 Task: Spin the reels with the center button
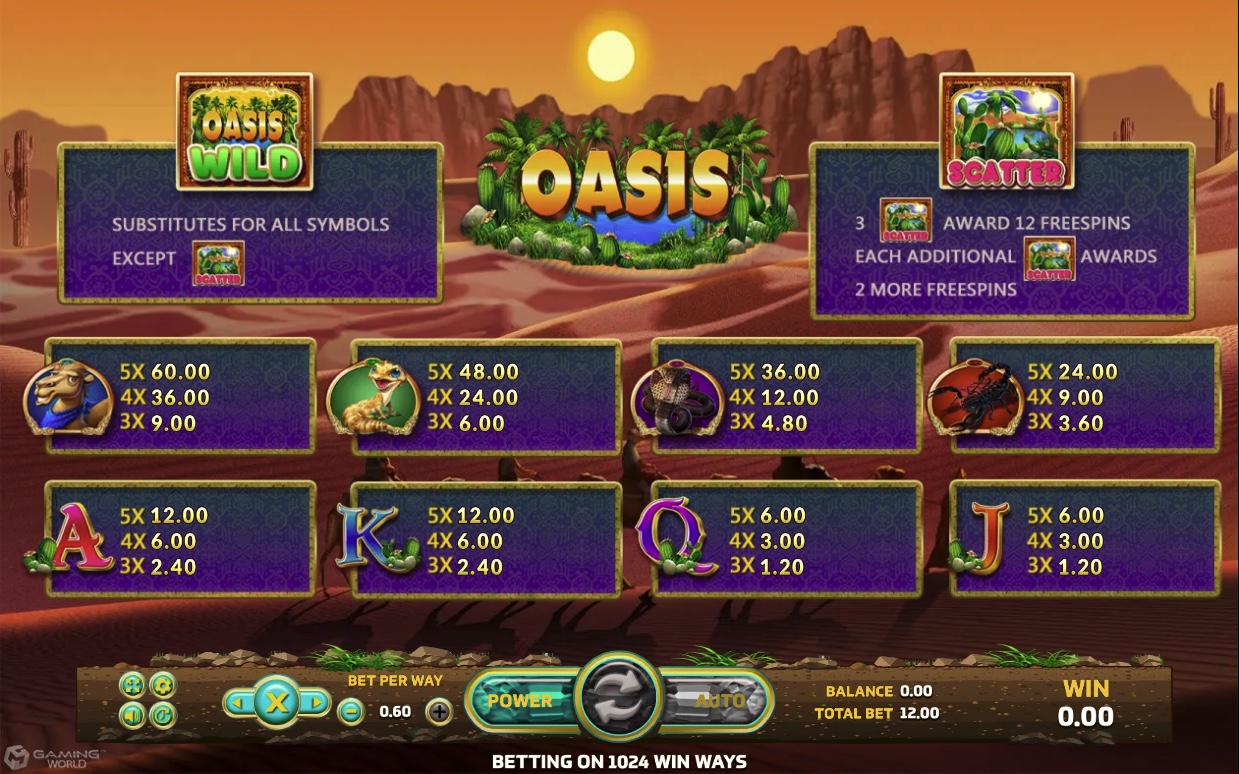point(619,698)
